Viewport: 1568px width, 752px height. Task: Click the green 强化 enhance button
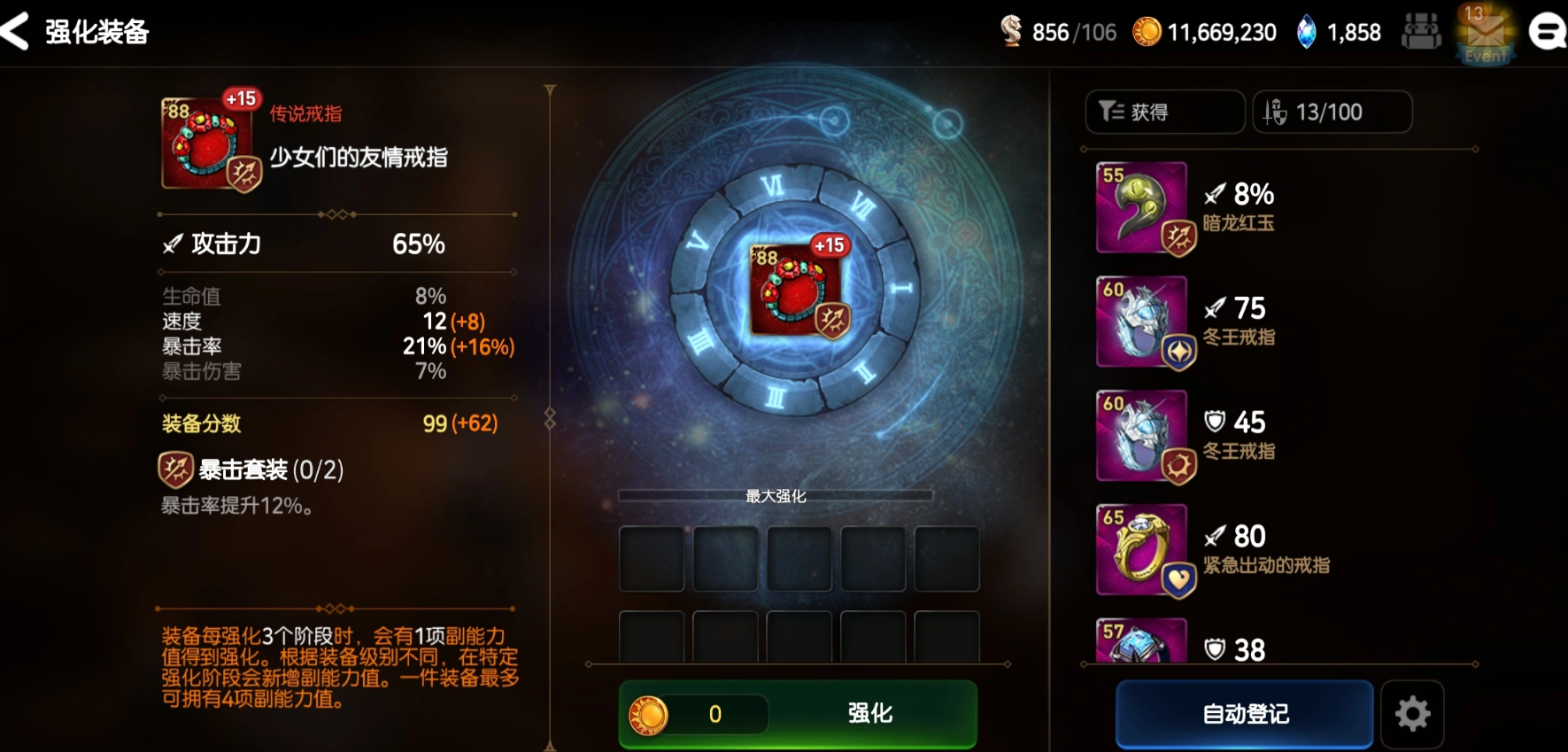click(x=869, y=714)
